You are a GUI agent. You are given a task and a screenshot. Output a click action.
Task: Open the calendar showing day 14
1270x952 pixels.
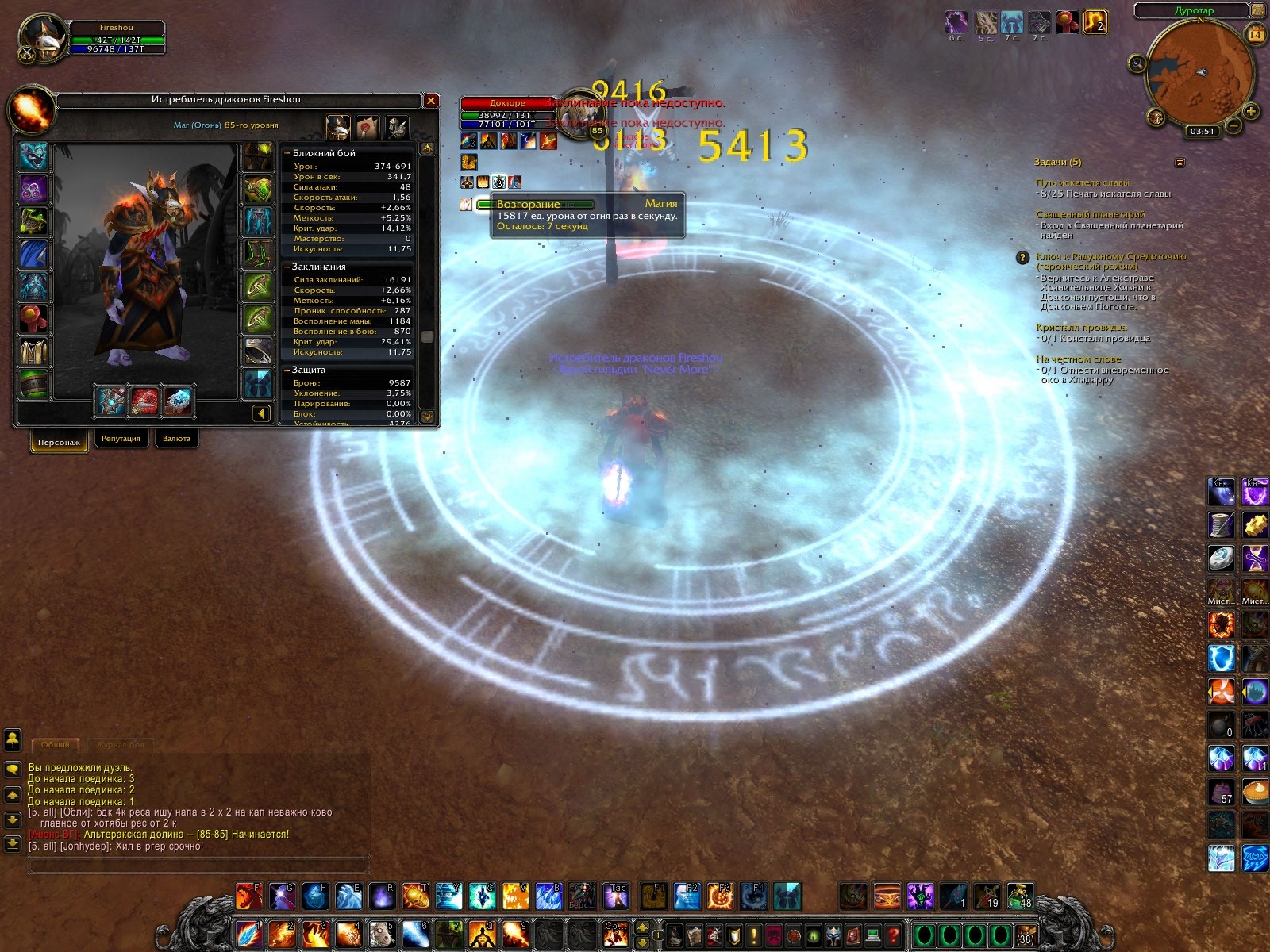[x=1256, y=34]
